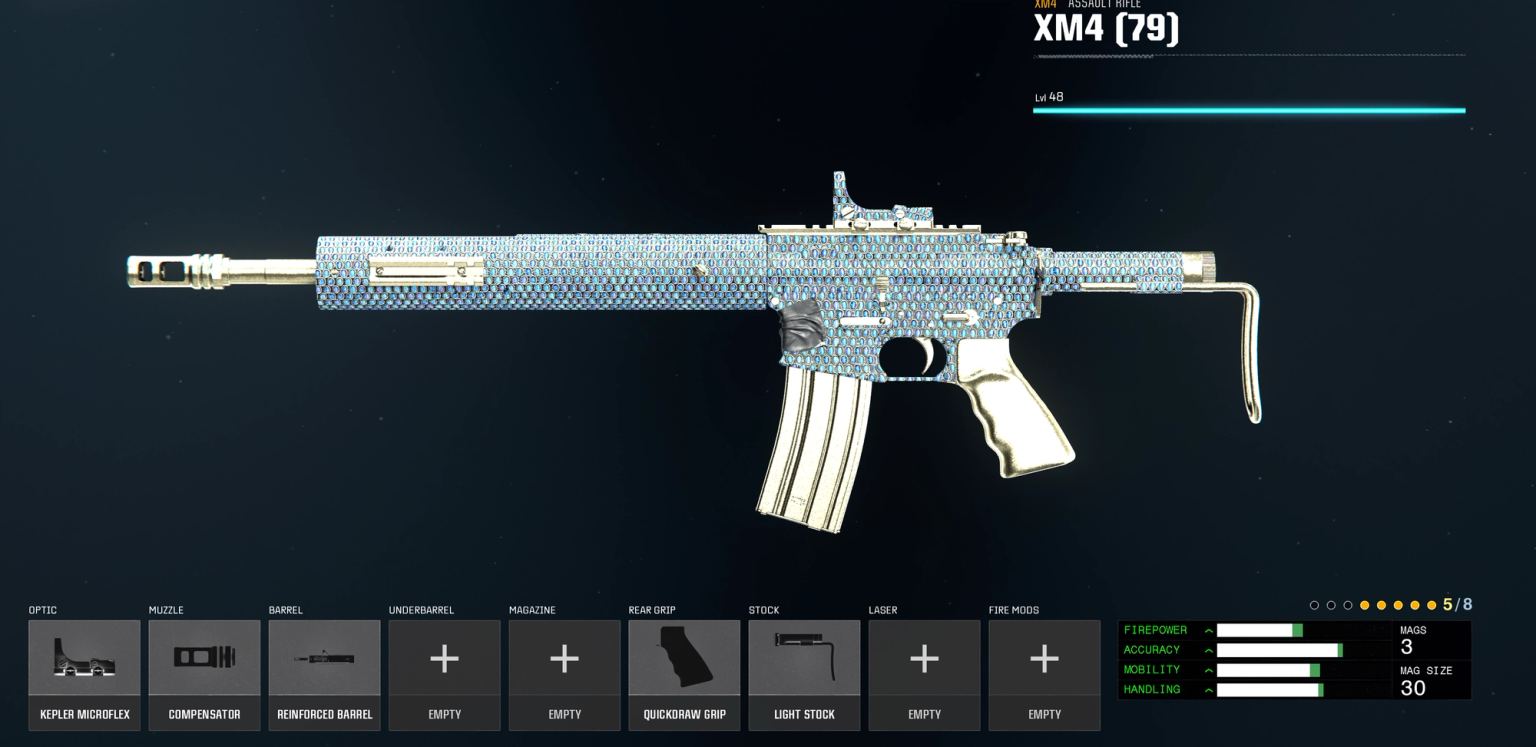Toggle the fourth pagination dot
The image size is (1536, 747).
click(1365, 605)
